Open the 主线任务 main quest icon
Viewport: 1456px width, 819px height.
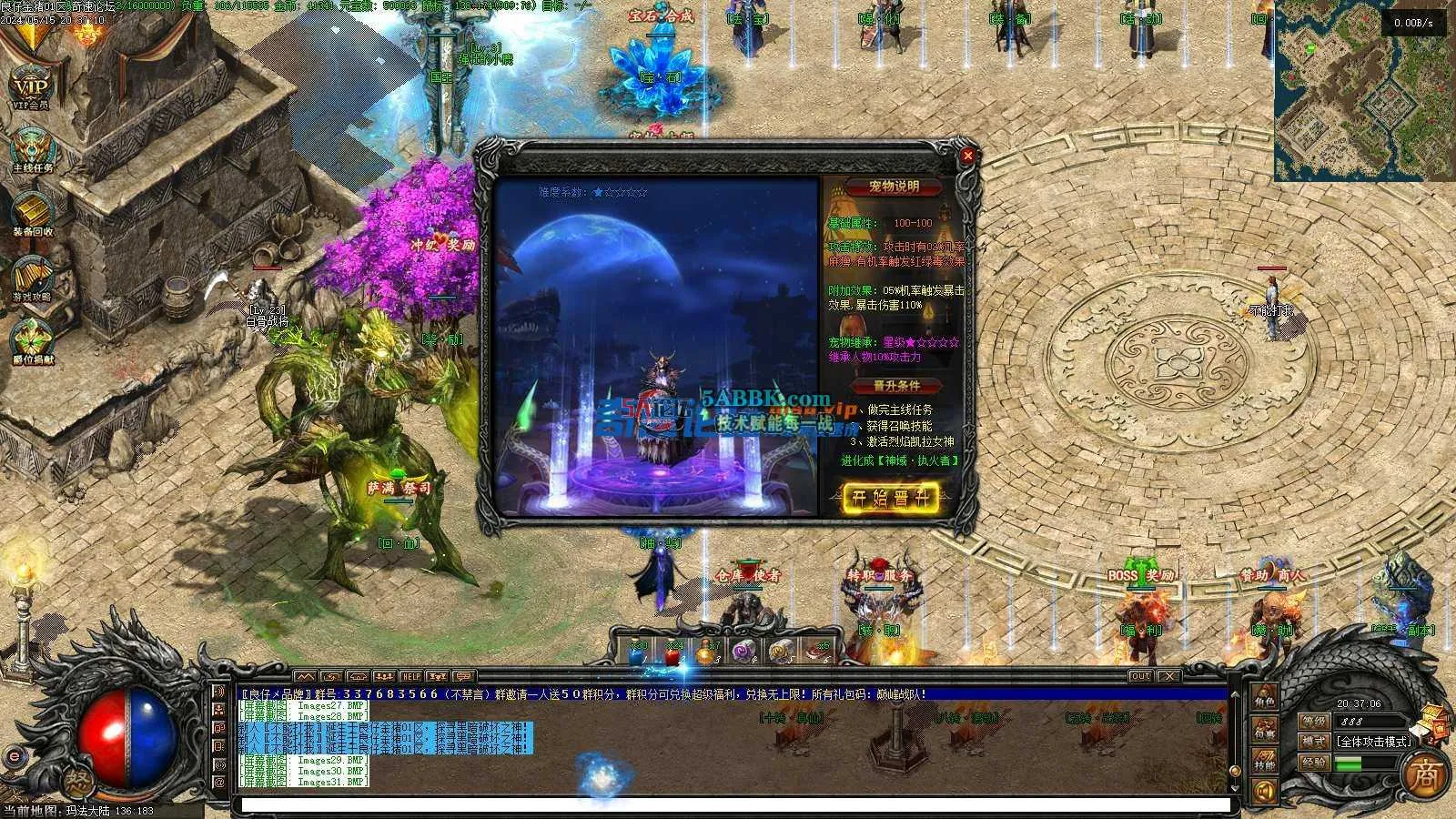coord(32,148)
